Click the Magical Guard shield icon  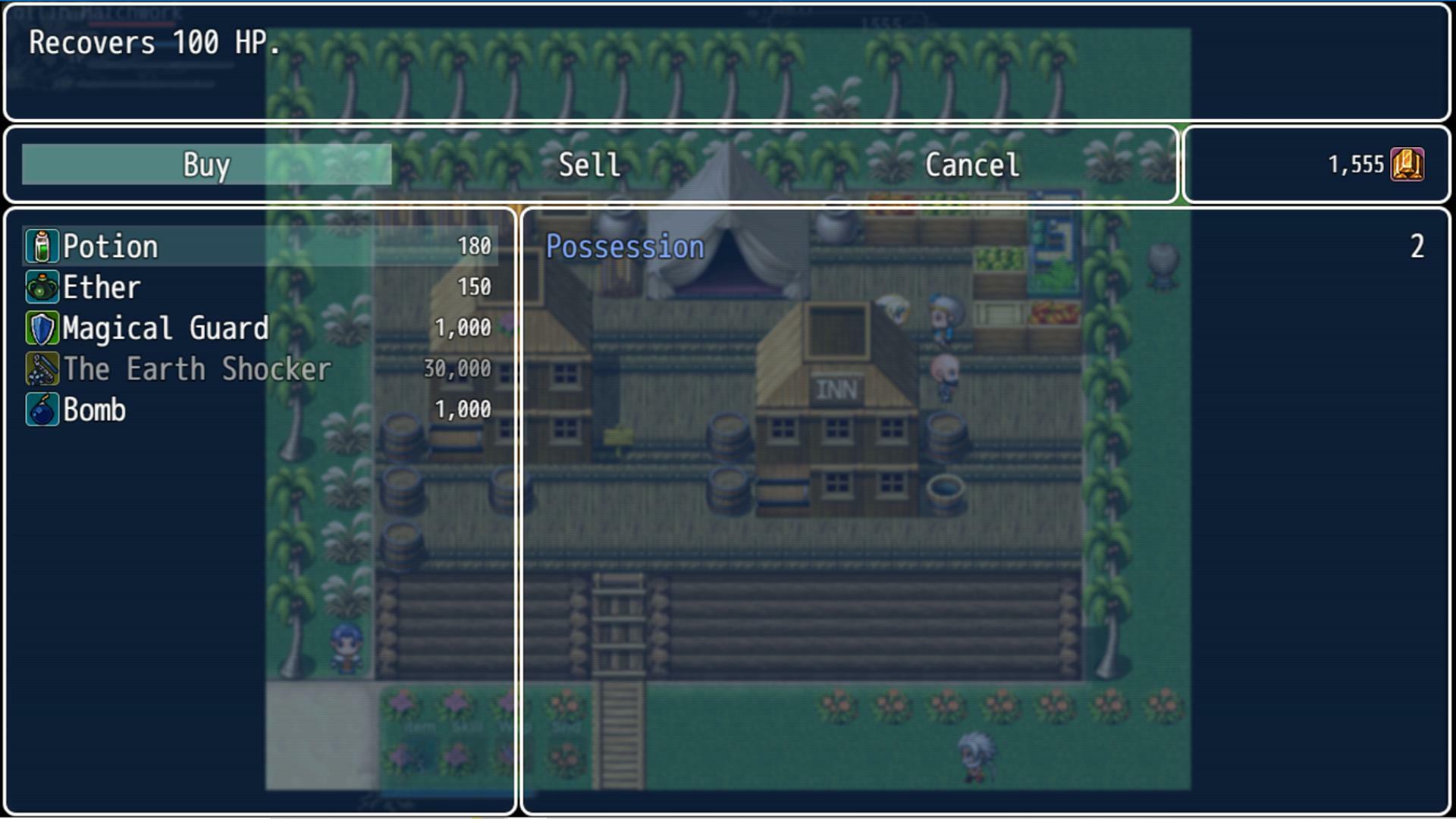tap(42, 328)
